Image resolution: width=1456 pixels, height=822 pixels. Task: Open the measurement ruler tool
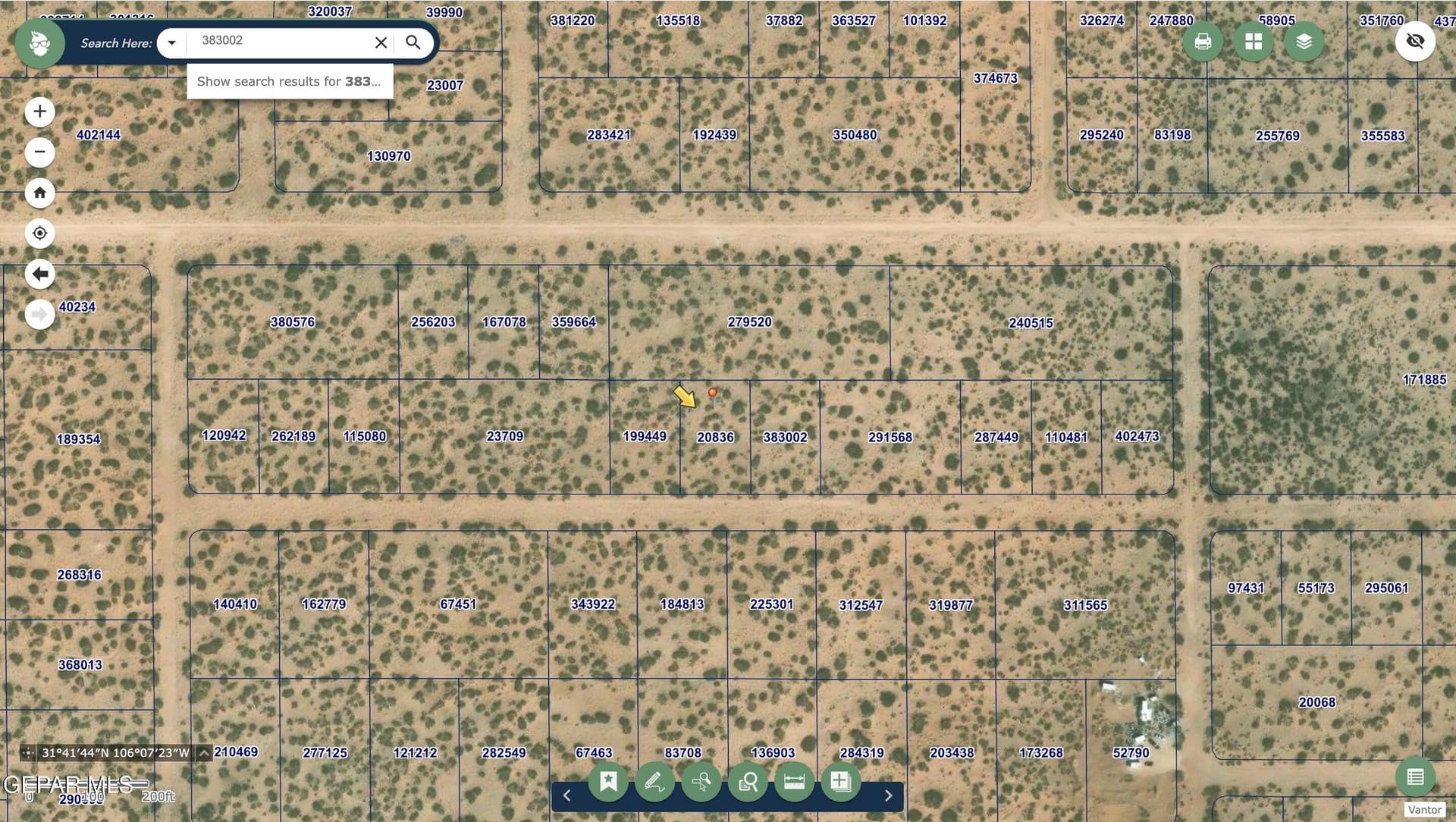point(794,781)
